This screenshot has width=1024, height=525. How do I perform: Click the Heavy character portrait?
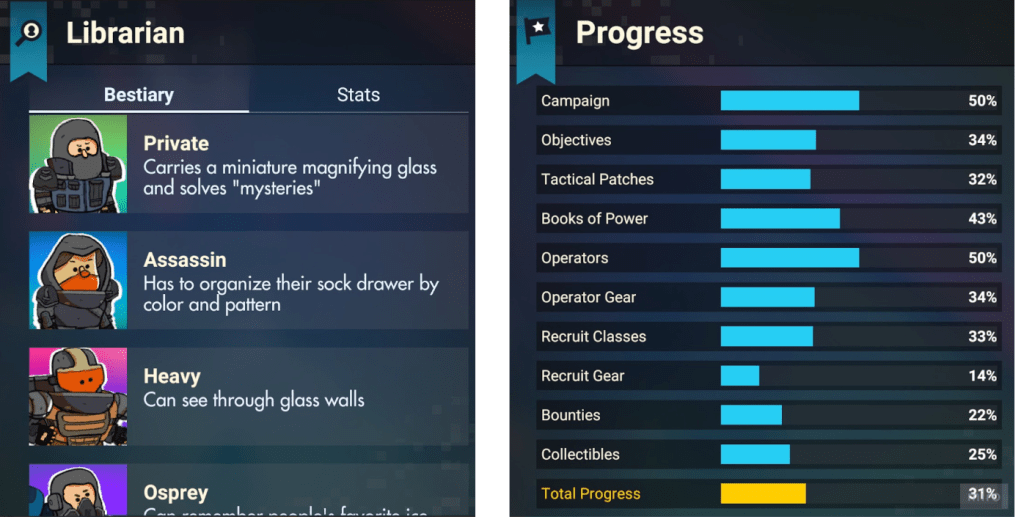click(x=78, y=396)
